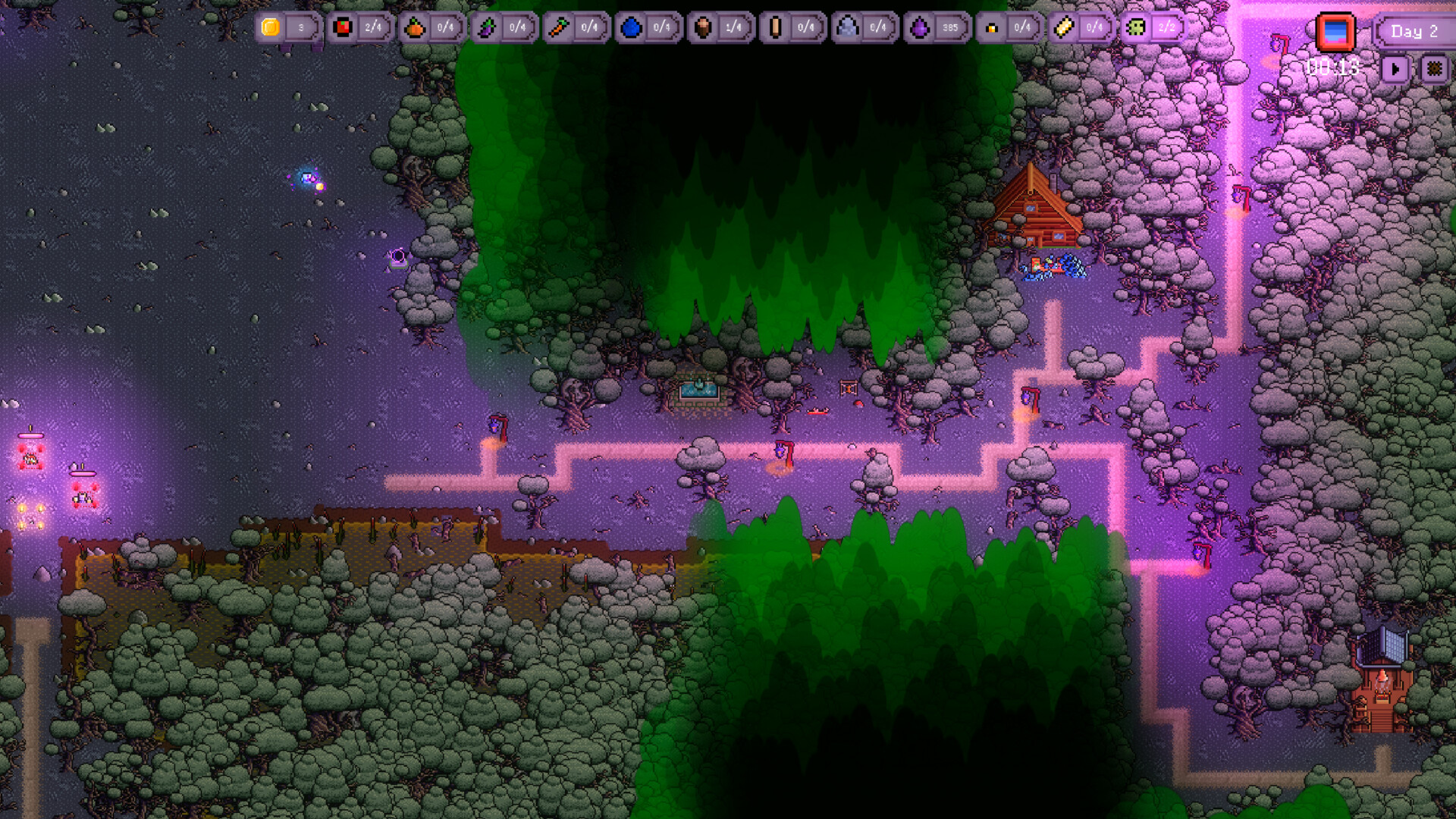Click the pumpkin resource icon
The height and width of the screenshot is (819, 1456).
[x=416, y=27]
